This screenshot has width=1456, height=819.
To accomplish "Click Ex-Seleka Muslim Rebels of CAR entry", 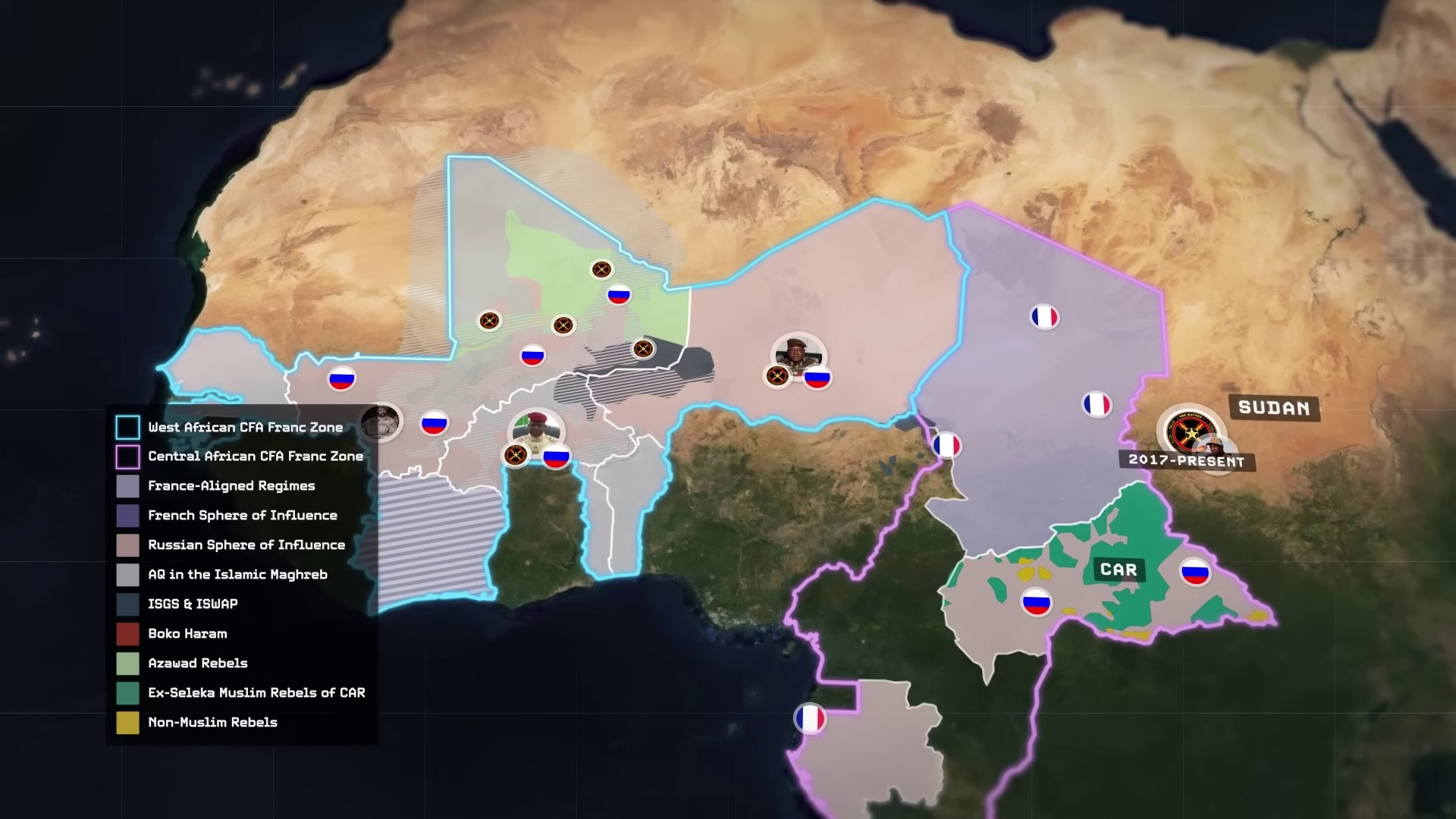I will point(256,693).
